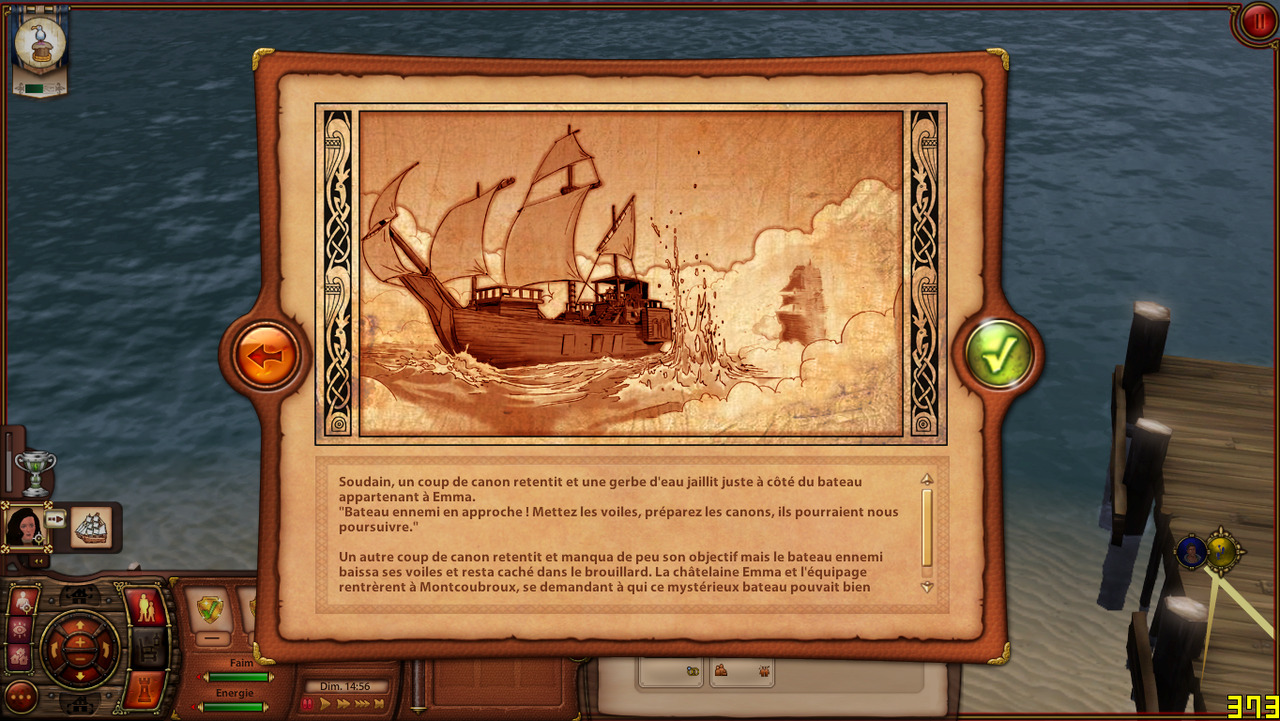Open the silver trophy goblet

coord(36,471)
